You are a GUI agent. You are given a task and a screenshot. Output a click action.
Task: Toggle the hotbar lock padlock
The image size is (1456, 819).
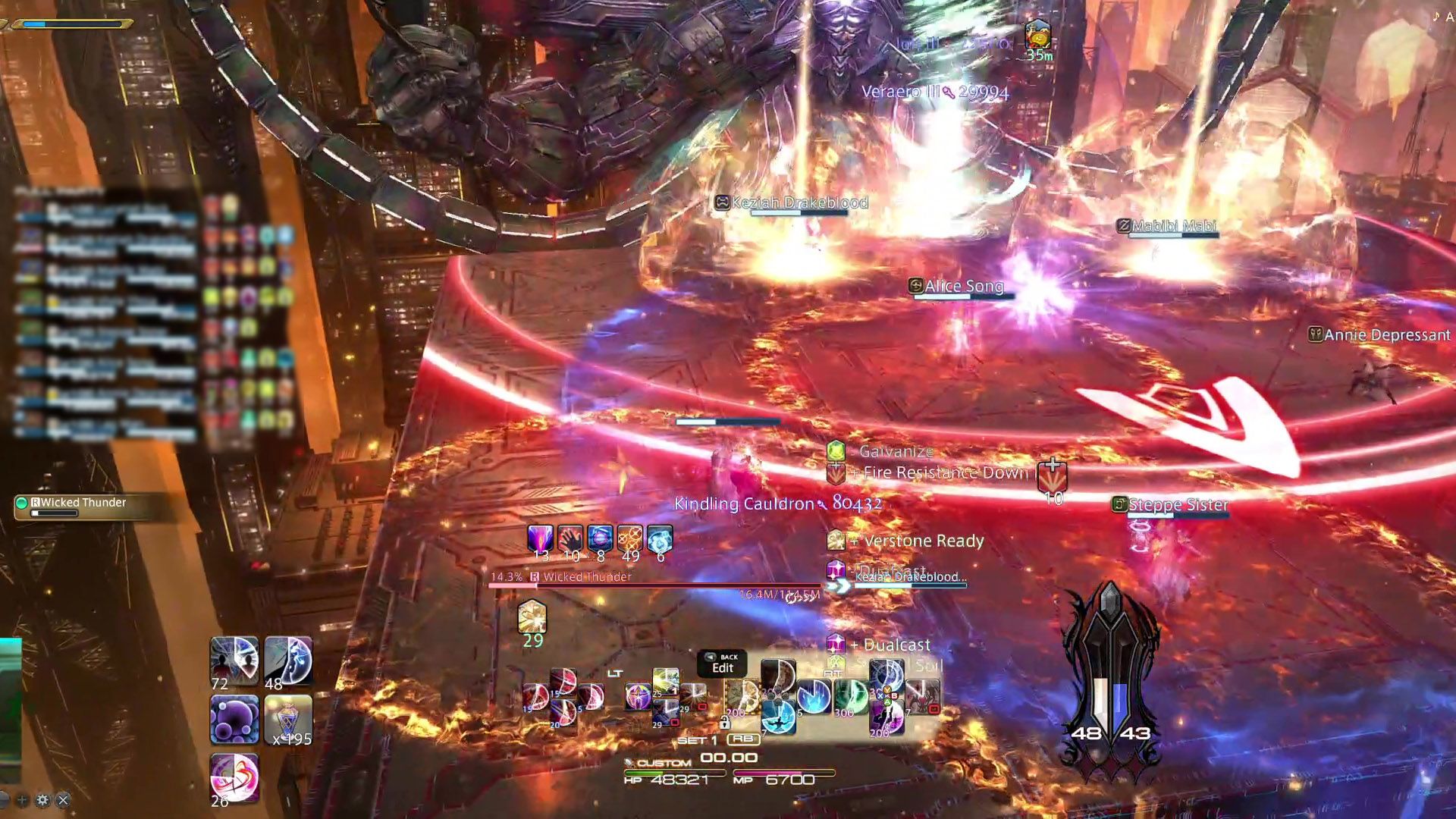(725, 723)
